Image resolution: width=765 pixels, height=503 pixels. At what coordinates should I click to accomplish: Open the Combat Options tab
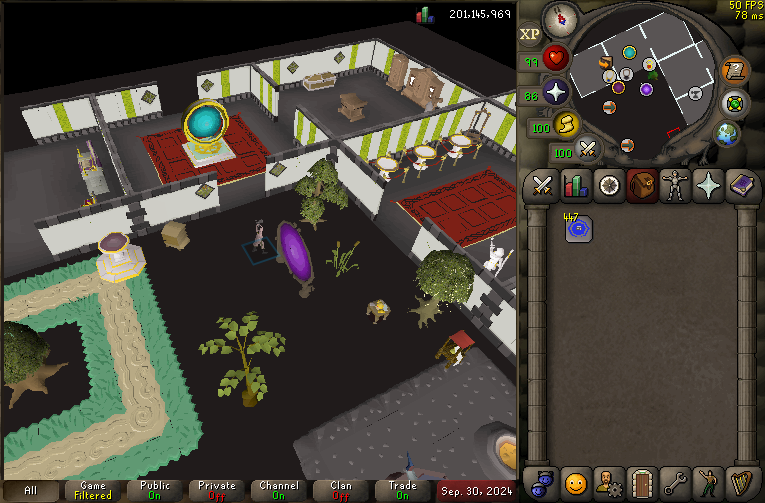point(542,185)
